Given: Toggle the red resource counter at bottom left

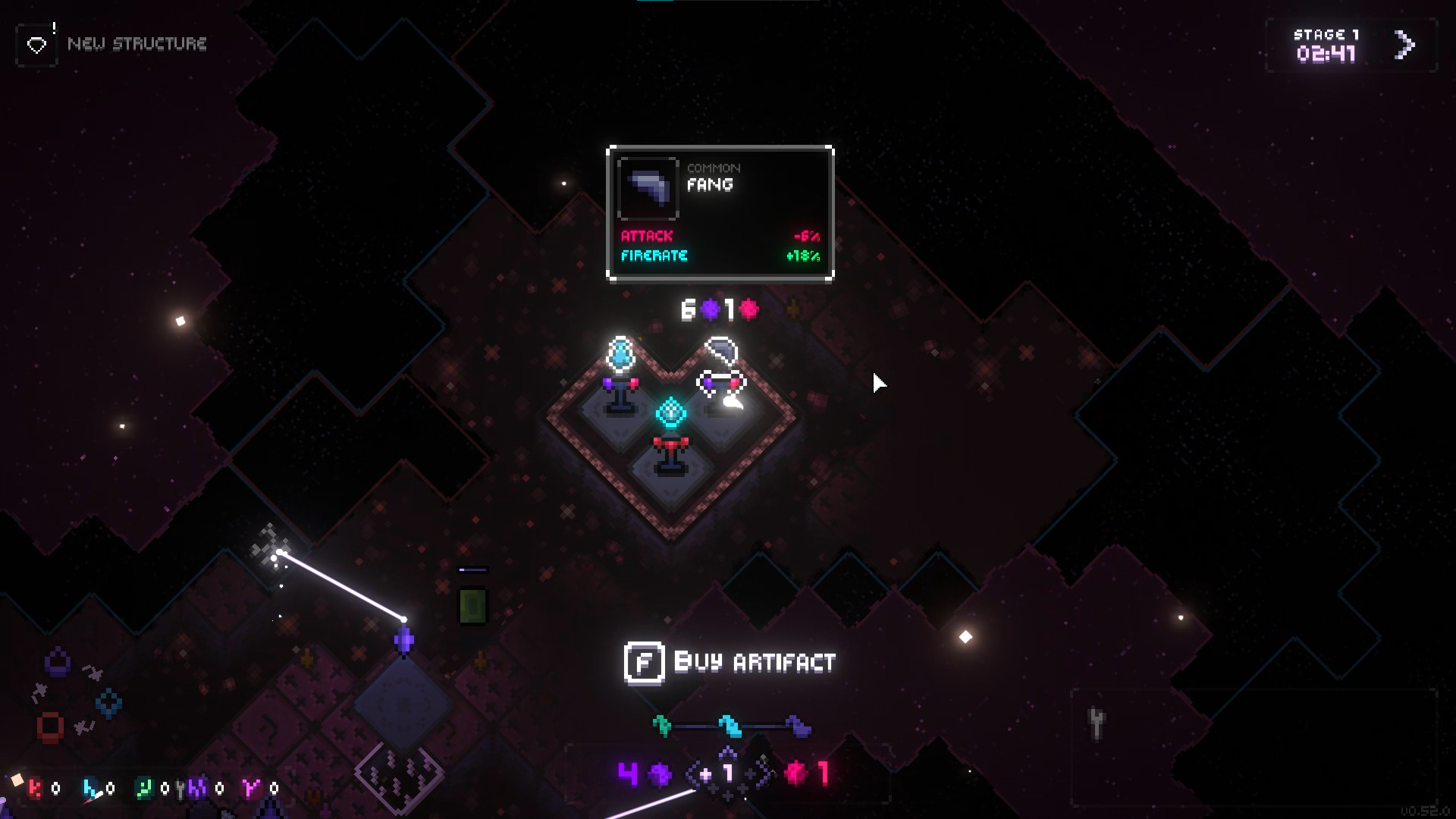Looking at the screenshot, I should click(x=36, y=789).
